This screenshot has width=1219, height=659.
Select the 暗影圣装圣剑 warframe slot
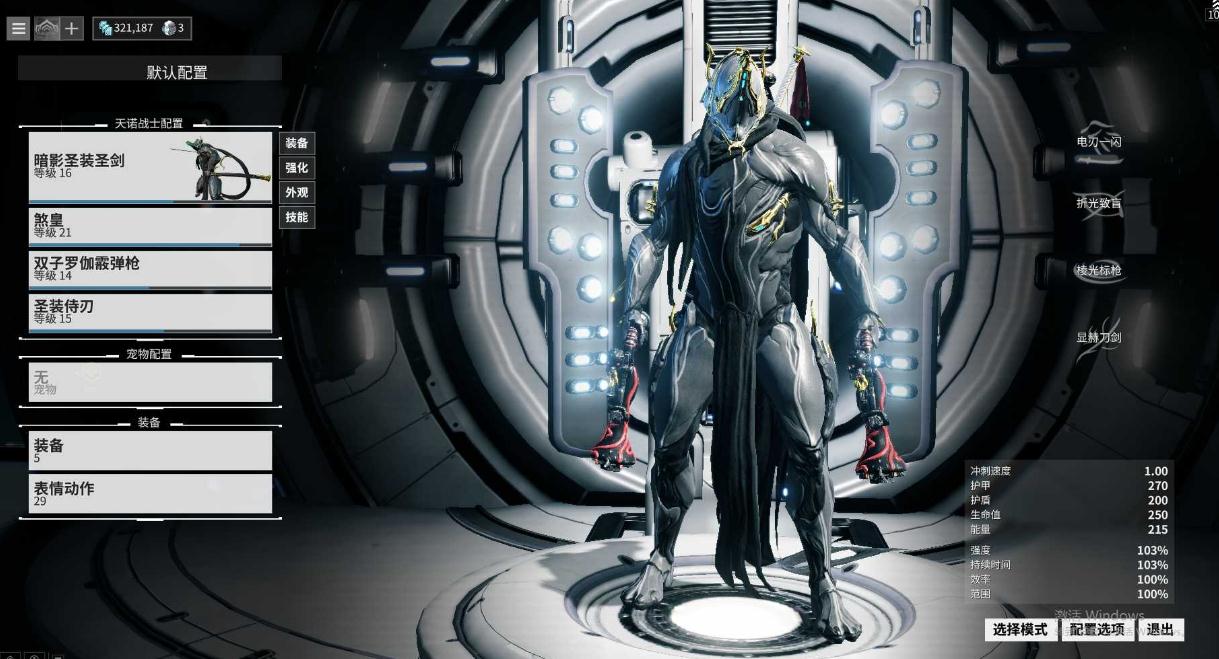[150, 167]
